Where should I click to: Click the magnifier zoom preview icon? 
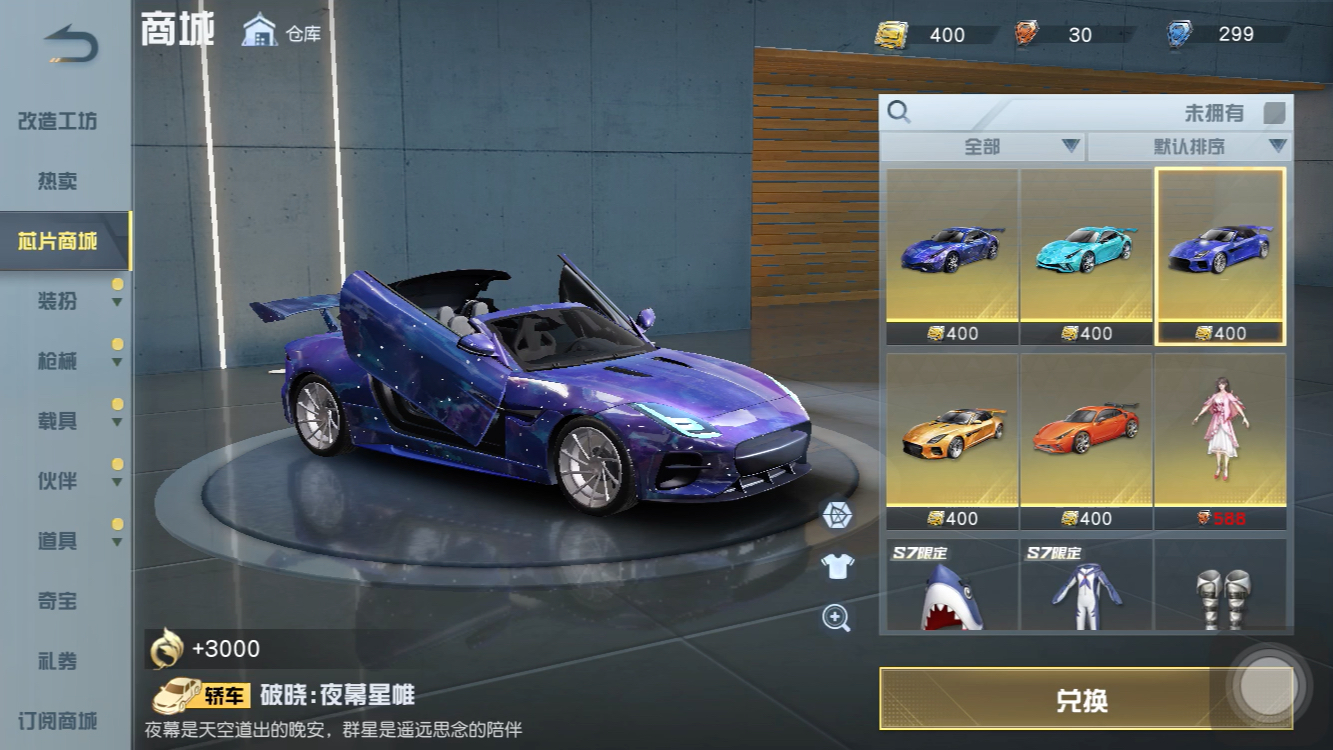tap(836, 617)
